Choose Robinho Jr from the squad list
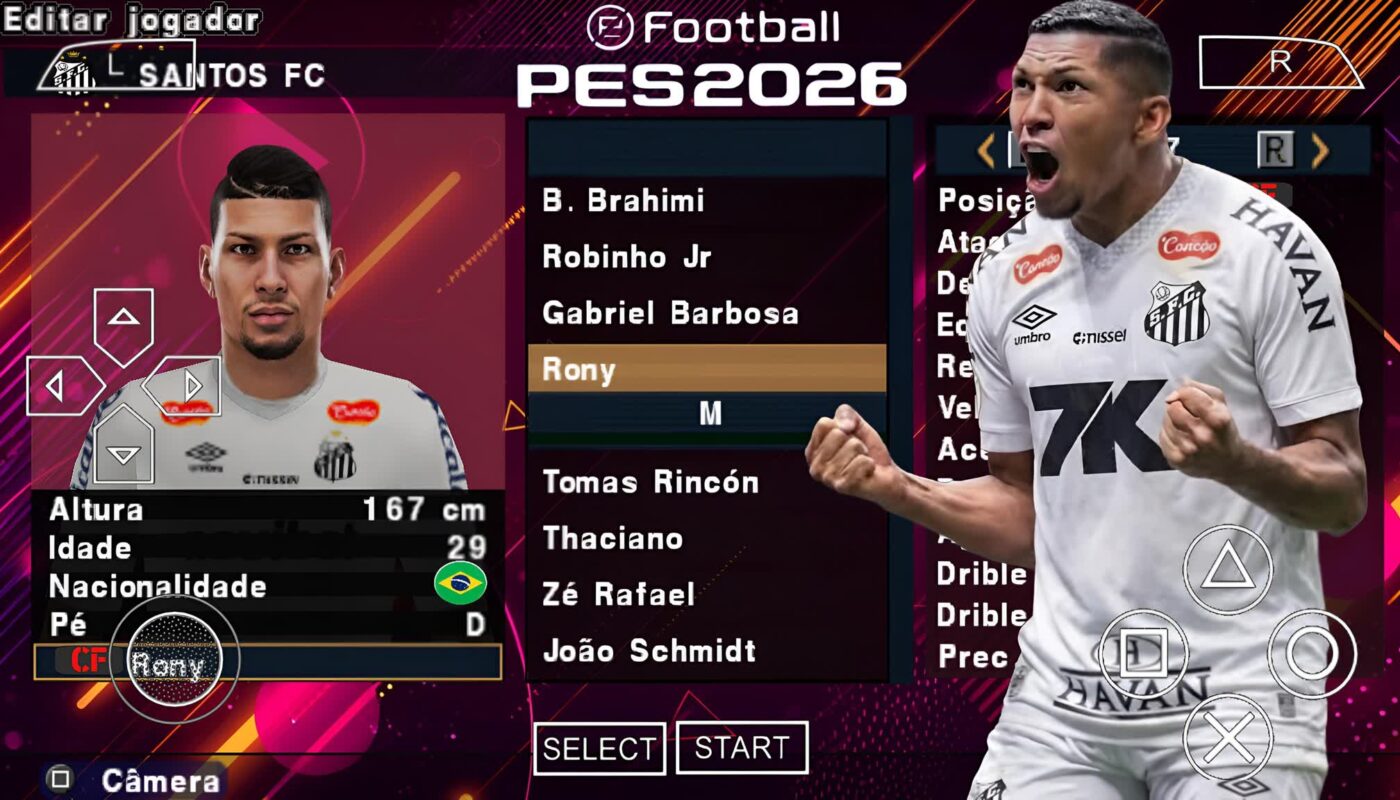The height and width of the screenshot is (800, 1400). (x=627, y=257)
